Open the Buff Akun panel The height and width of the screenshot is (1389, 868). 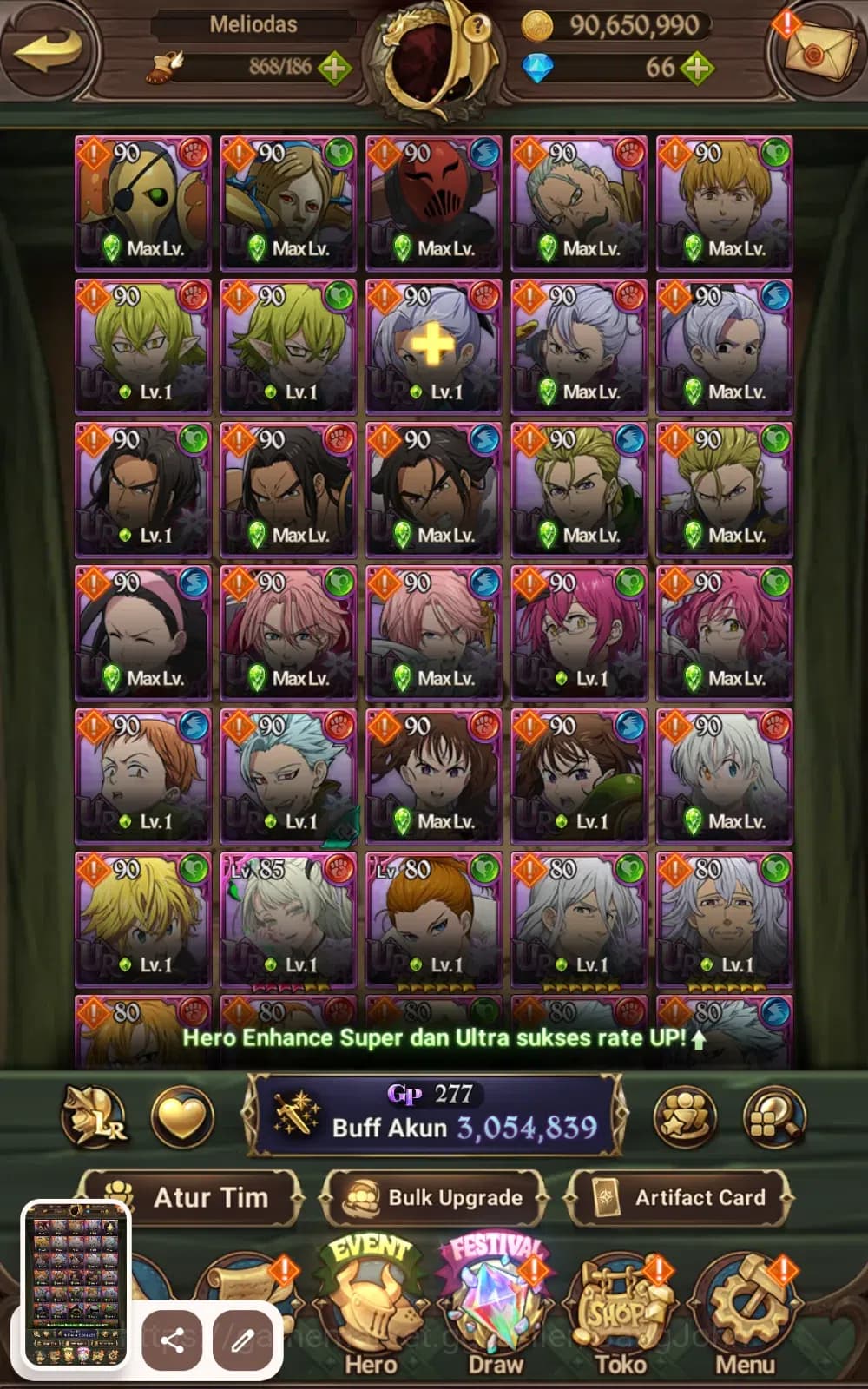click(x=434, y=1116)
